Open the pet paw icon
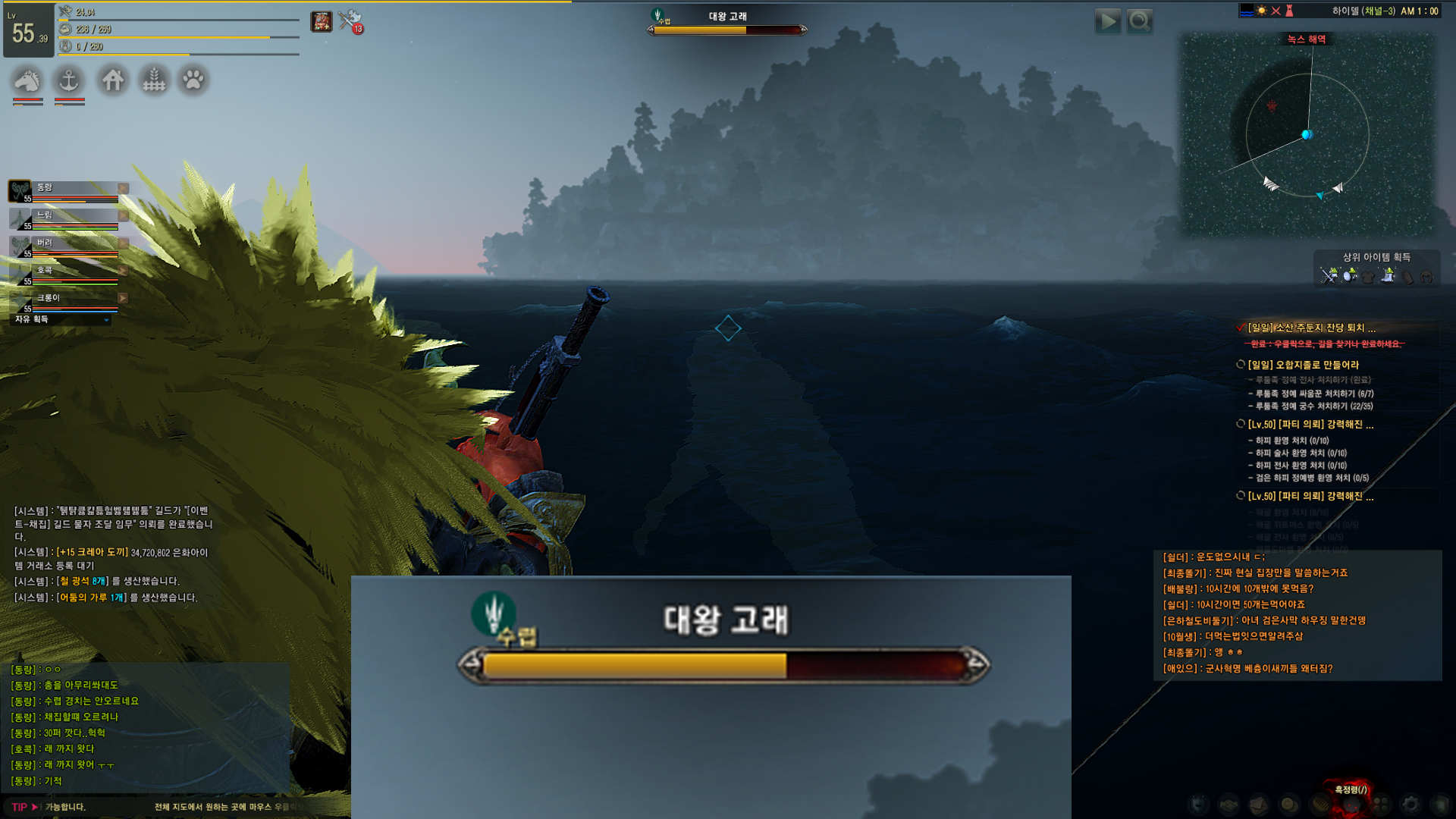The width and height of the screenshot is (1456, 819). pos(193,80)
